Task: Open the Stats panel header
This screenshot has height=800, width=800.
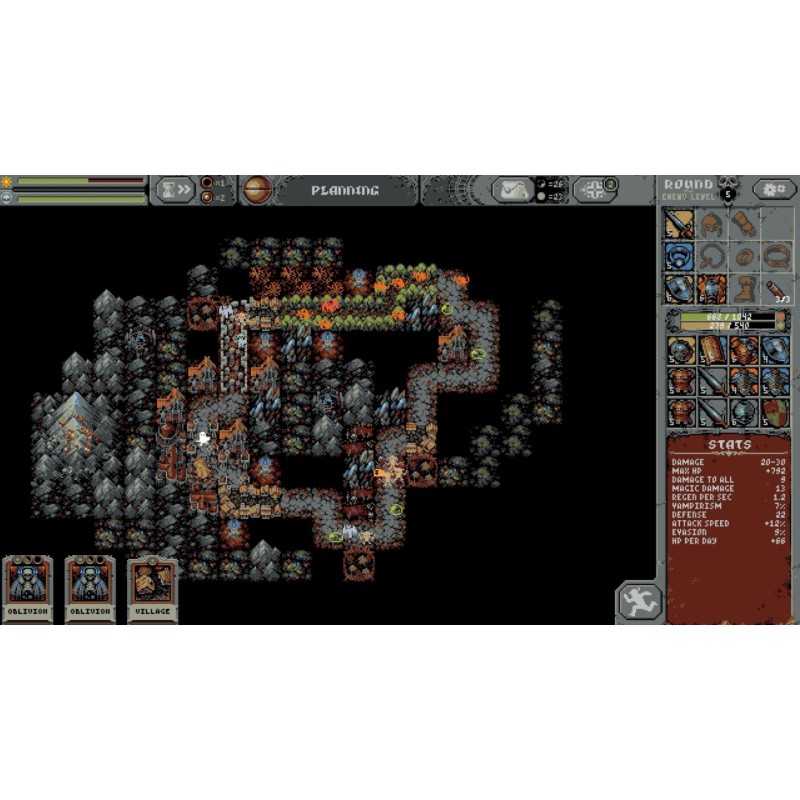Action: coord(727,445)
